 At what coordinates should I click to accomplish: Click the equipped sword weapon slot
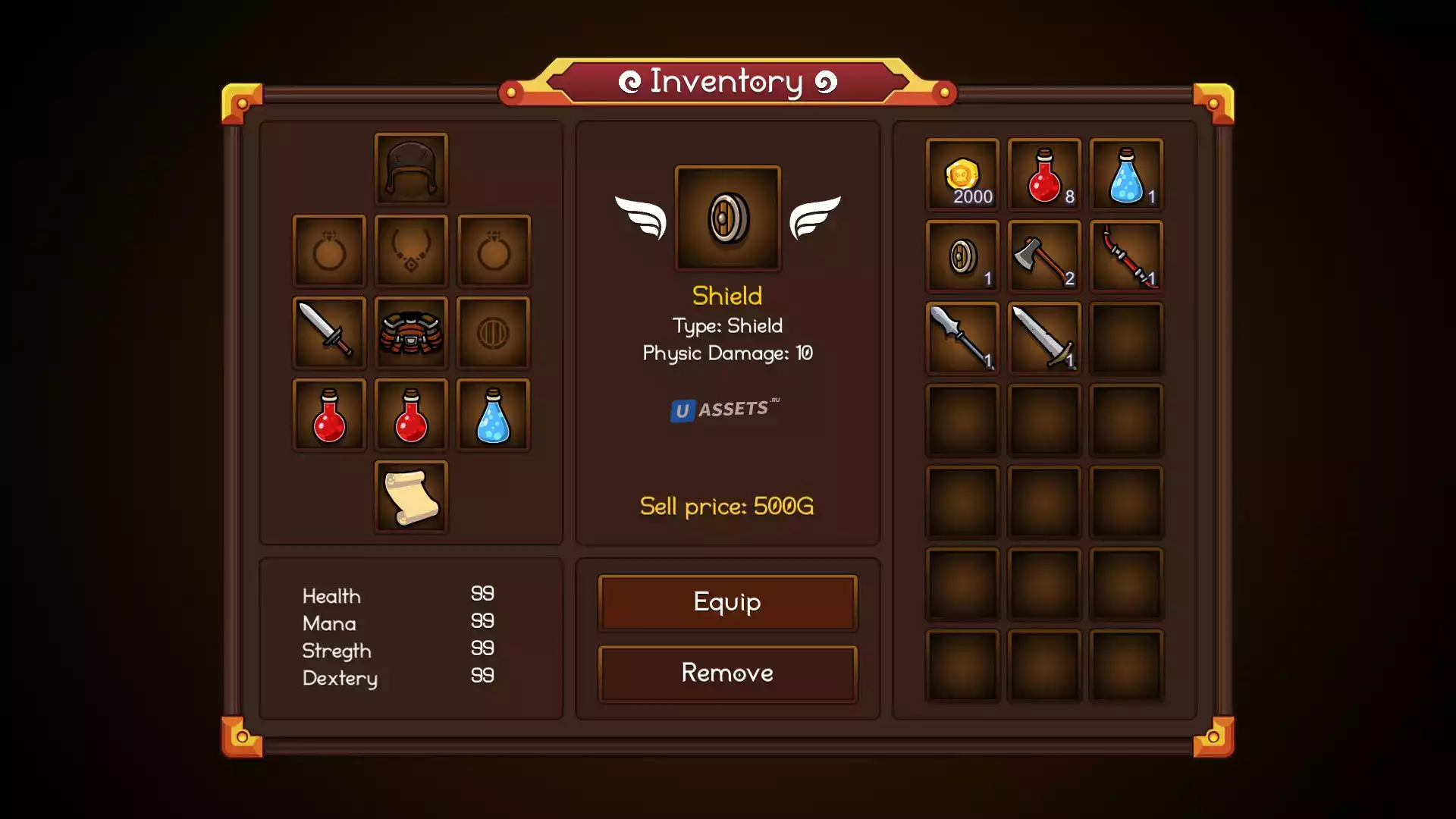pyautogui.click(x=329, y=332)
